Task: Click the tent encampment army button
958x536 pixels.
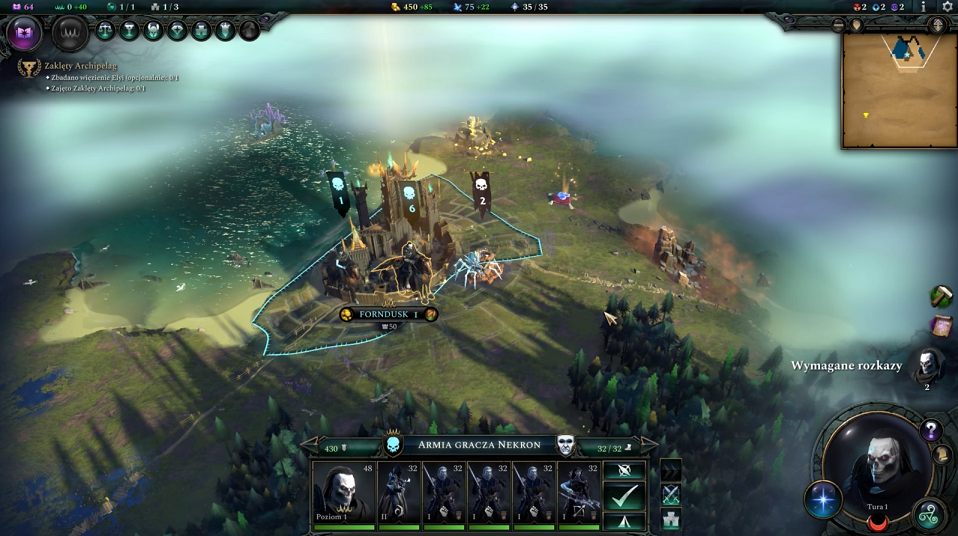Action: click(625, 521)
